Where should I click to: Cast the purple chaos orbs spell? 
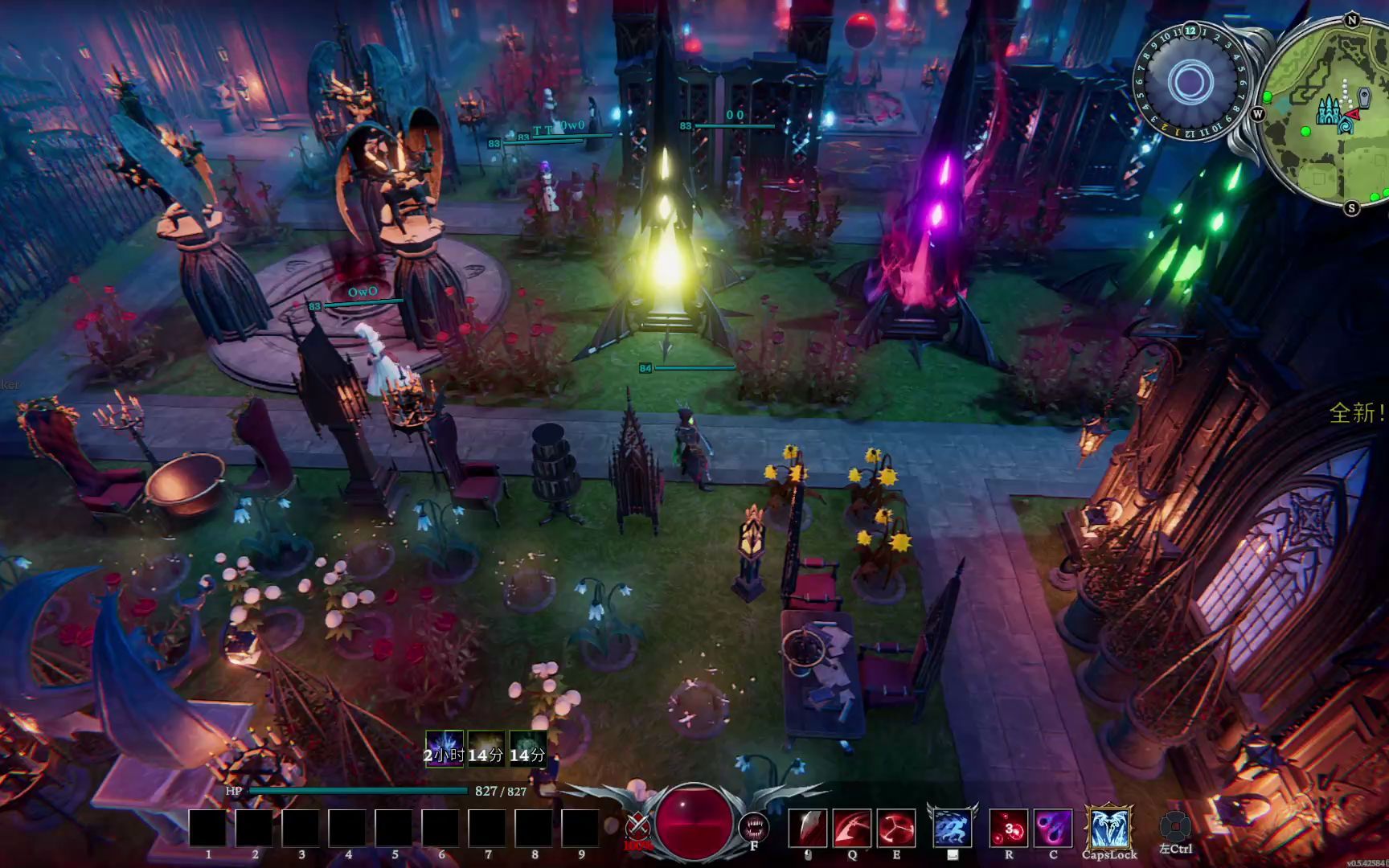pyautogui.click(x=1052, y=828)
